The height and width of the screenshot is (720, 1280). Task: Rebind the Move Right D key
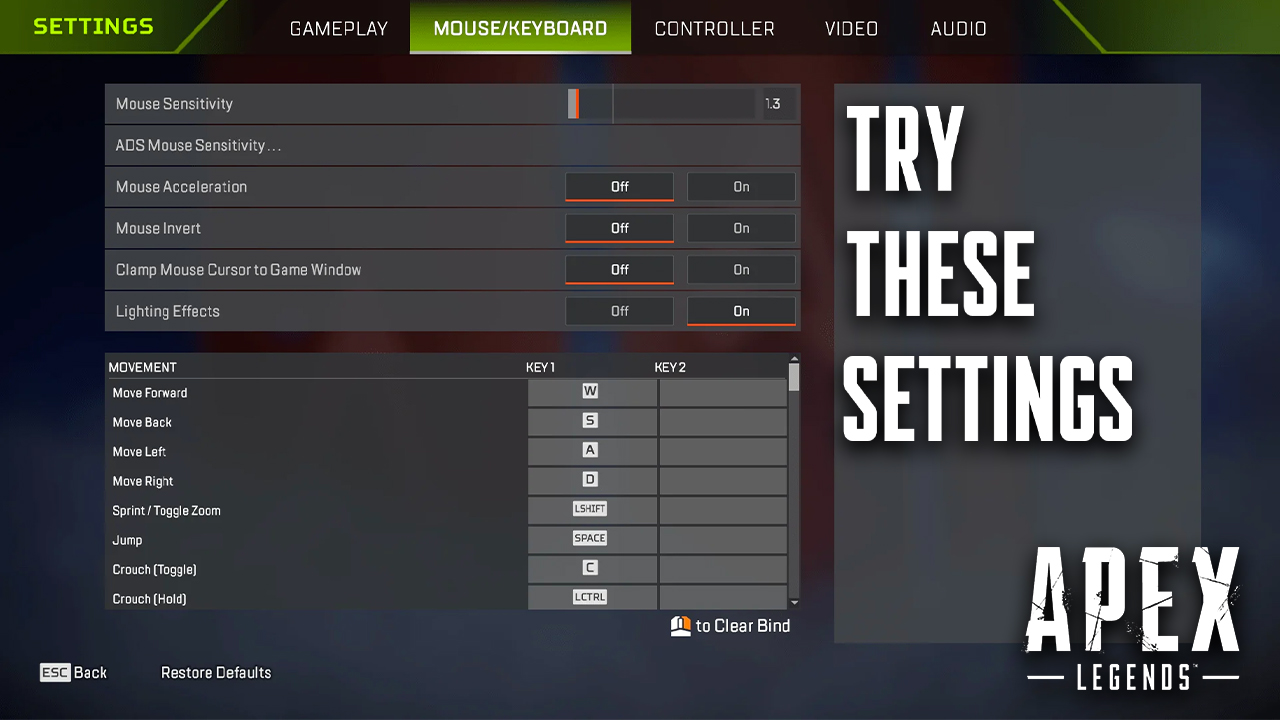coord(591,480)
